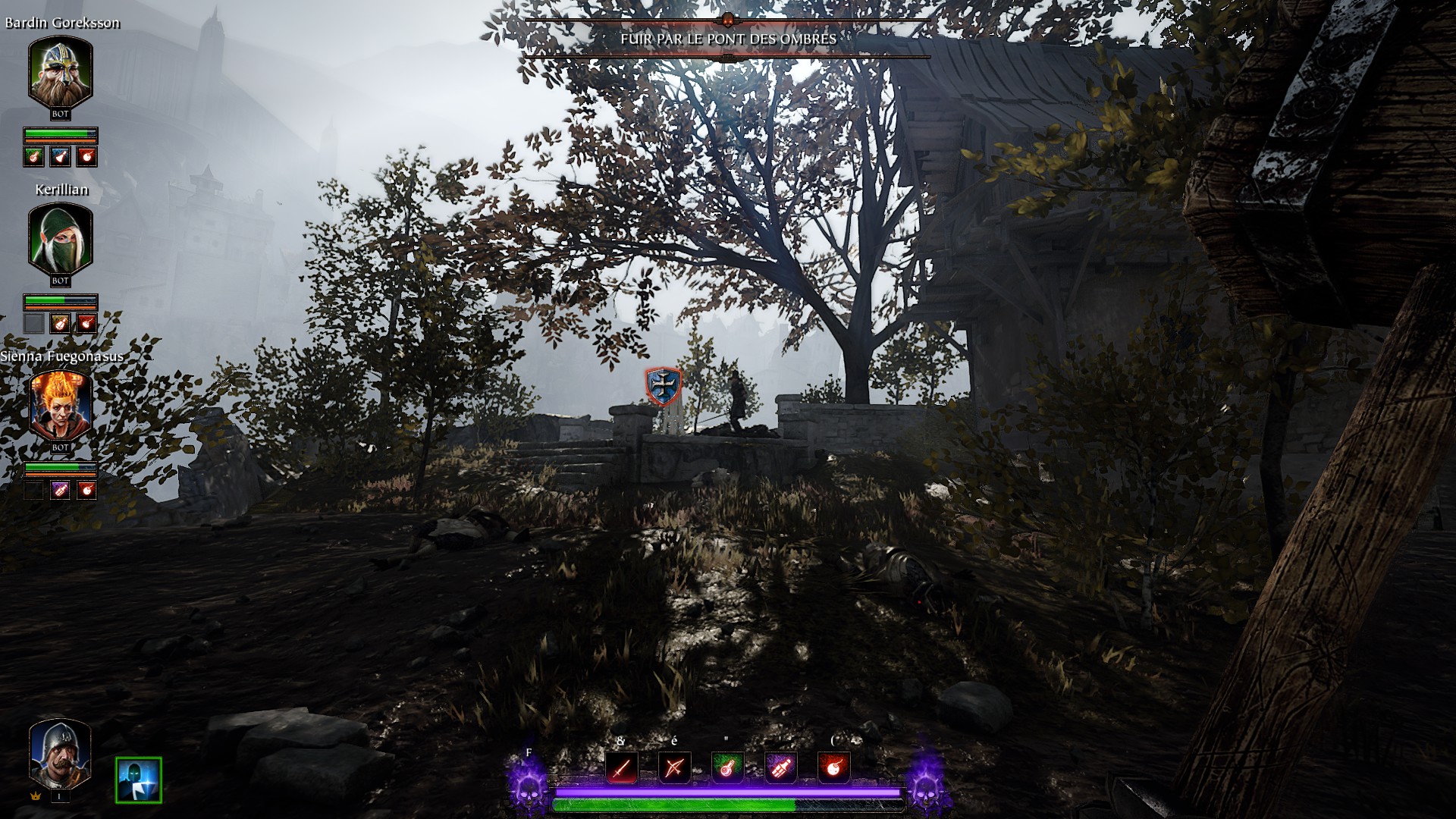Screen dimensions: 1456x819
Task: Click the blue cross shield objective marker
Action: pos(664,386)
